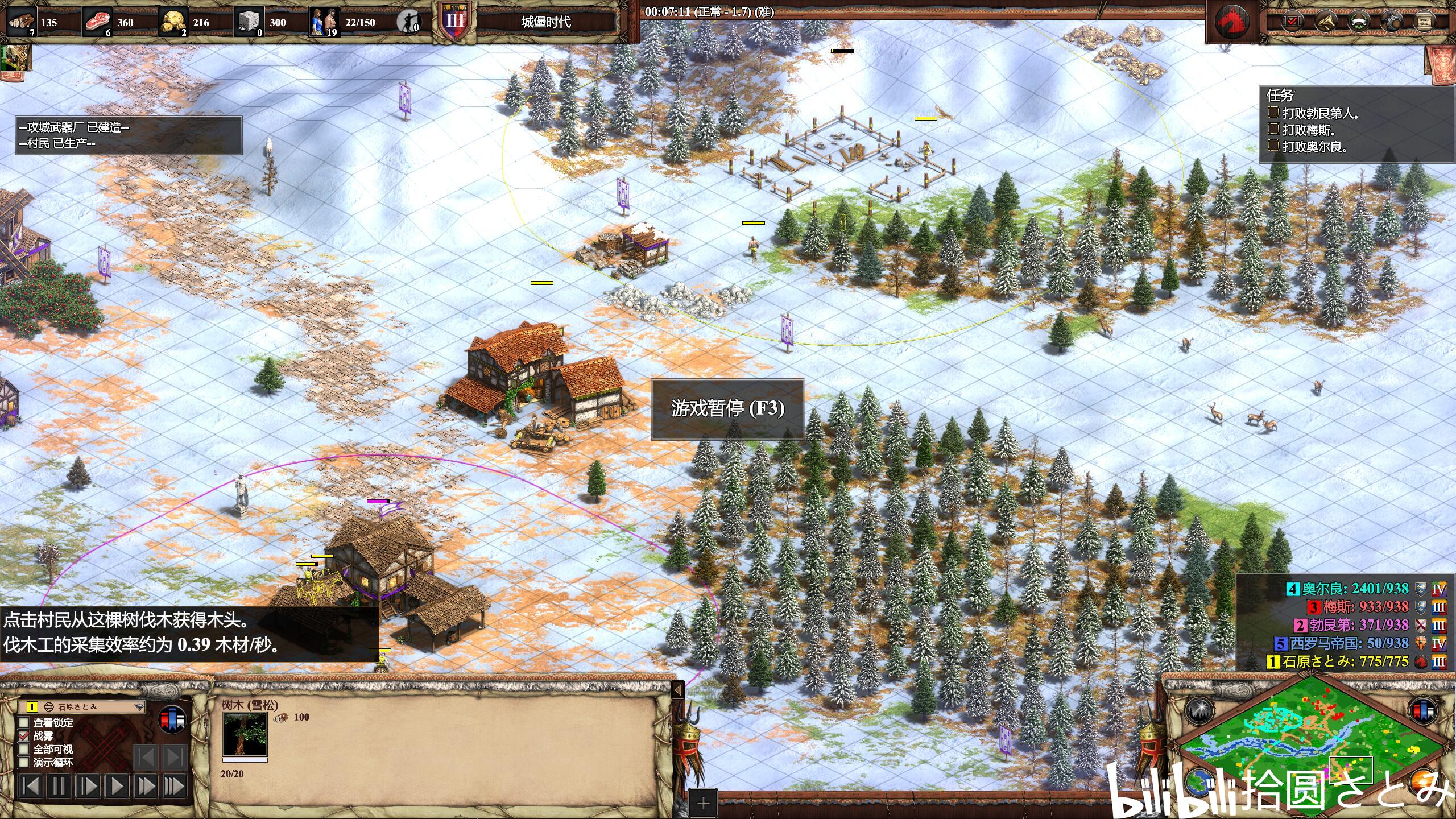Advance the replay one step
This screenshot has height=819, width=1456.
tap(88, 787)
